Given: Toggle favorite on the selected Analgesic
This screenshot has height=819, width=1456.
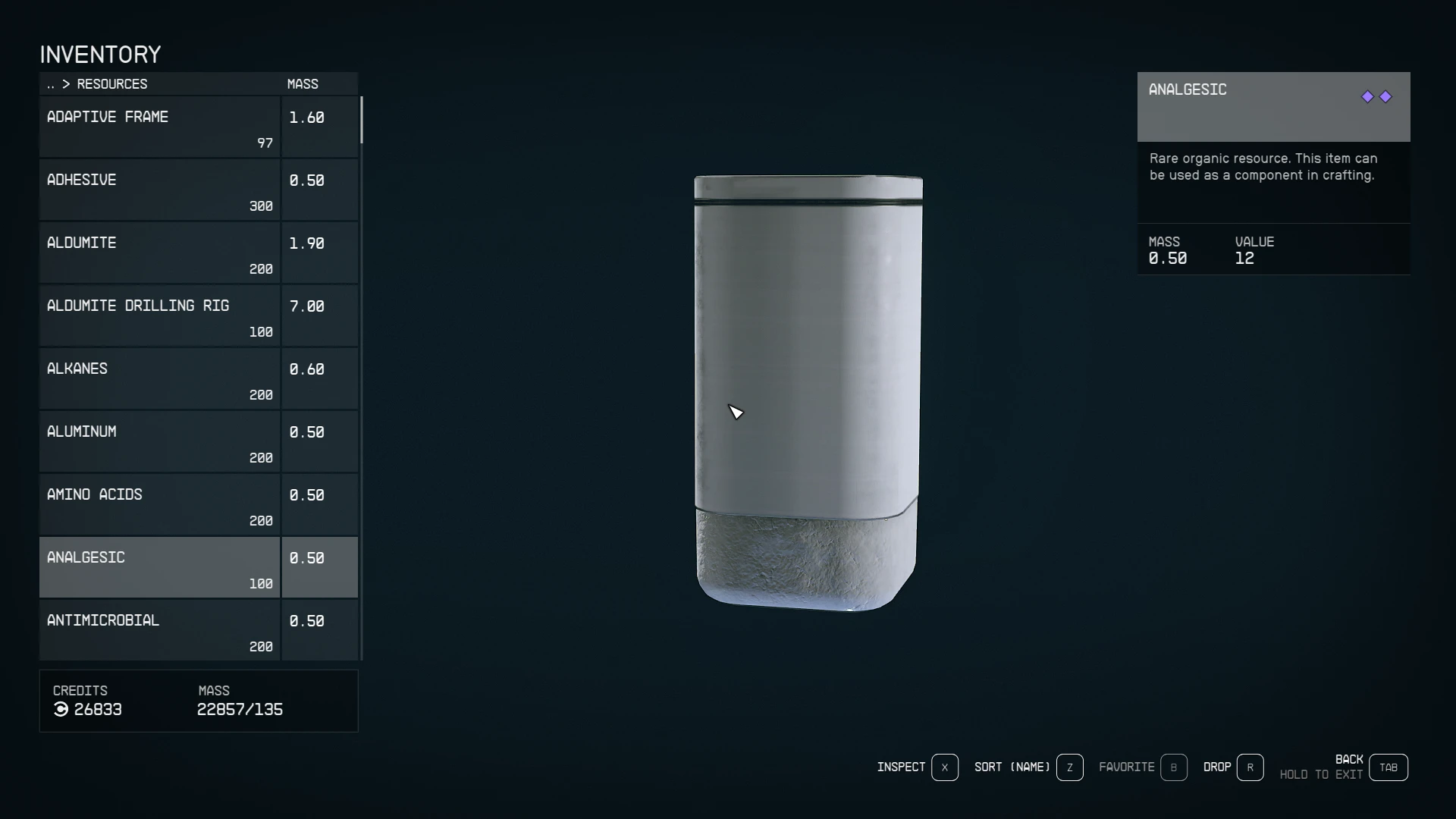Looking at the screenshot, I should [x=1125, y=767].
